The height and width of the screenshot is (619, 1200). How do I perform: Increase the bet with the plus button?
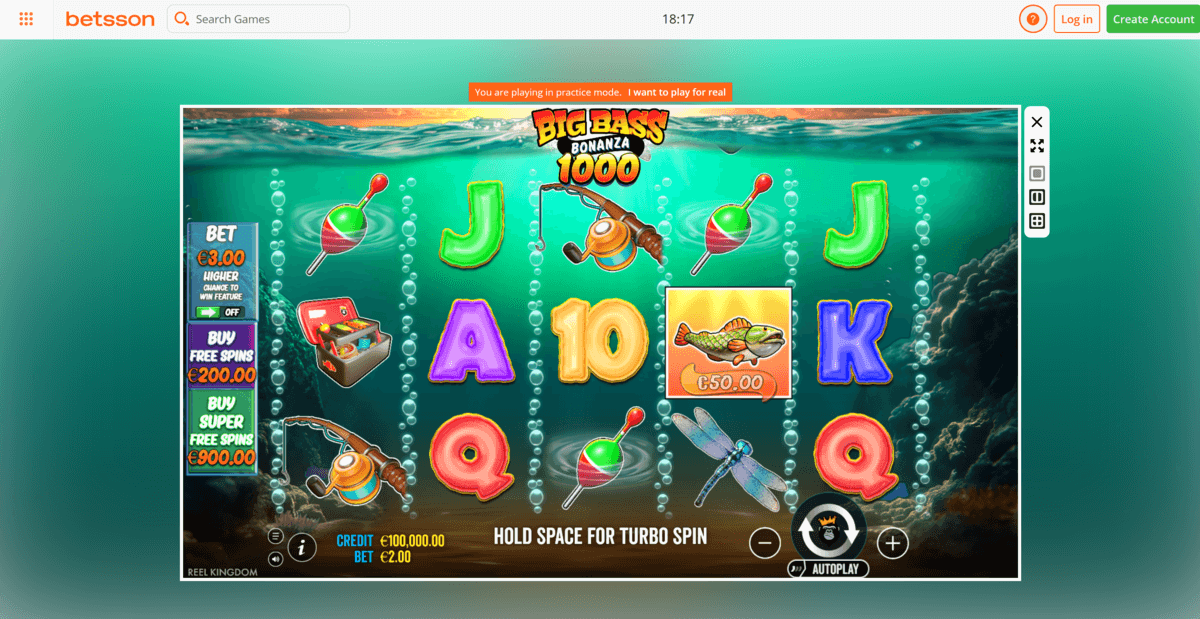tap(892, 543)
